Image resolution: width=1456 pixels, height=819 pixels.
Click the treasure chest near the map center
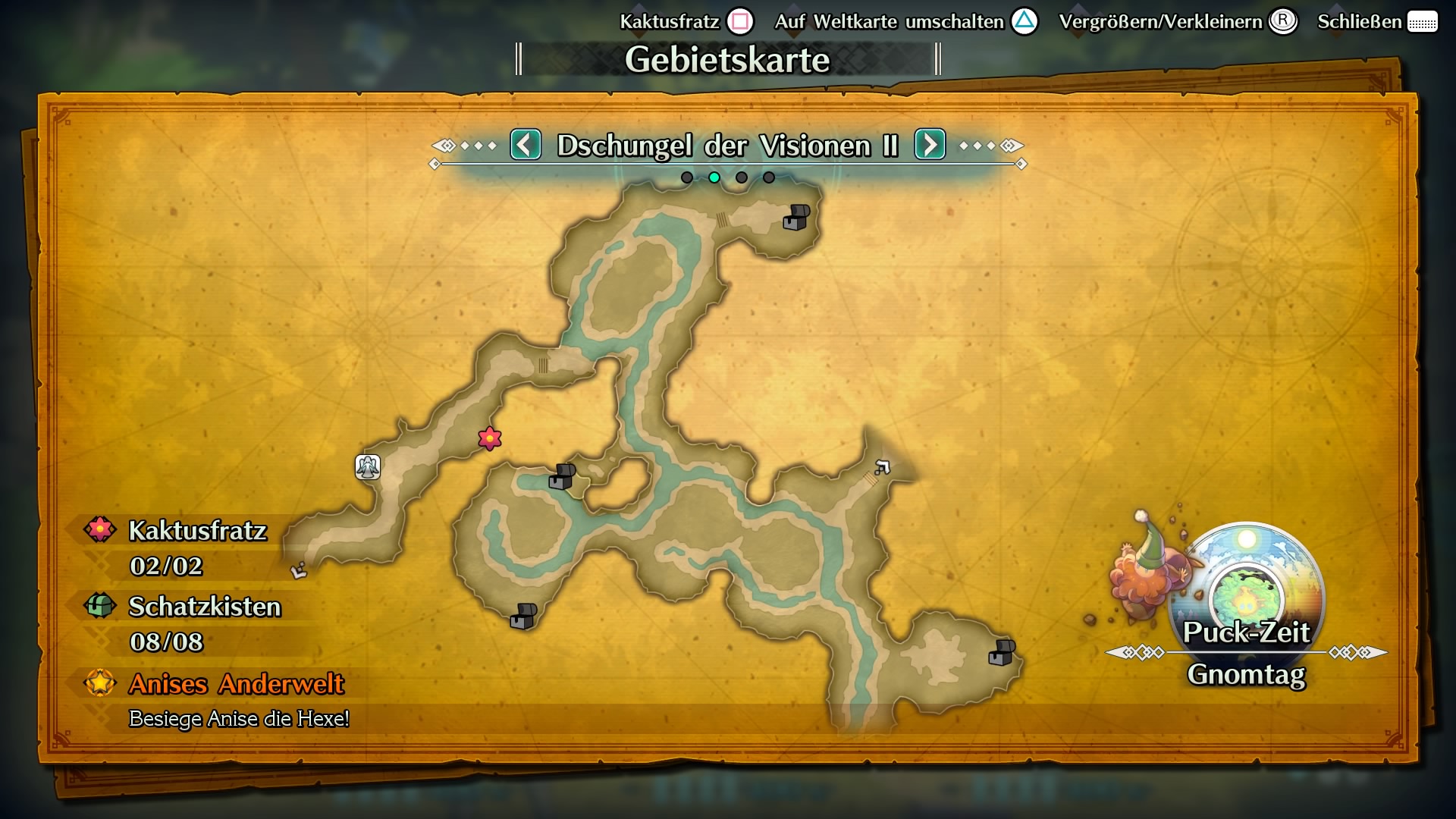(x=562, y=477)
